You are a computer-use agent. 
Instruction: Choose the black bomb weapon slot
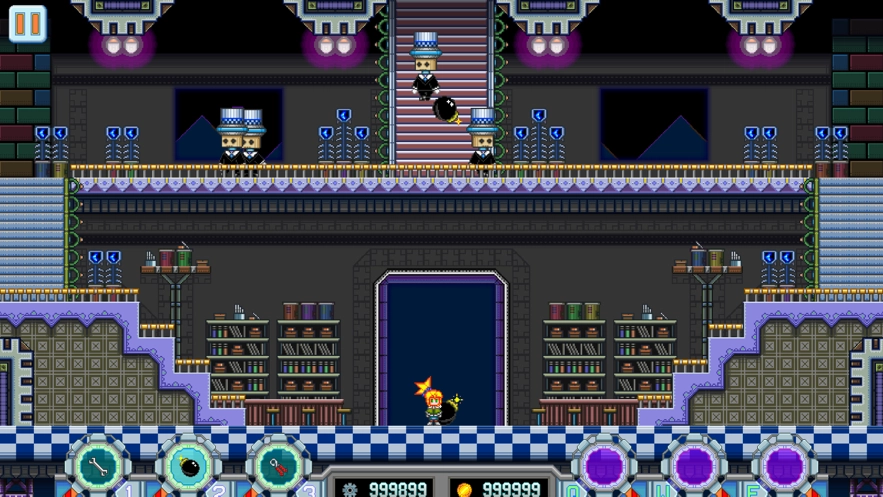point(188,466)
